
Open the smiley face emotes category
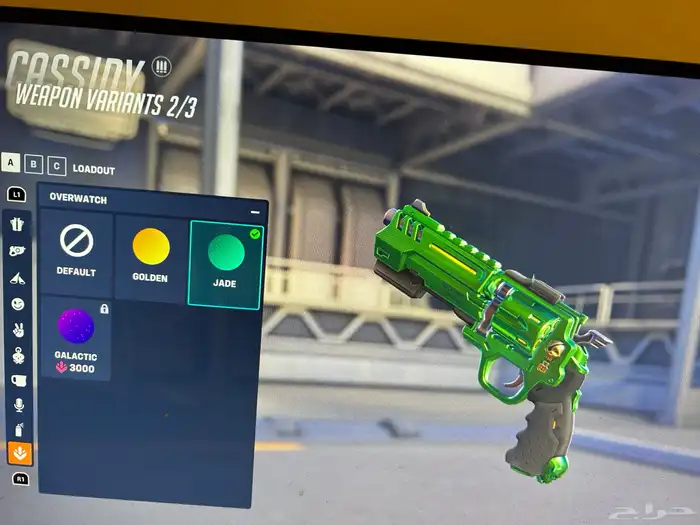18,303
